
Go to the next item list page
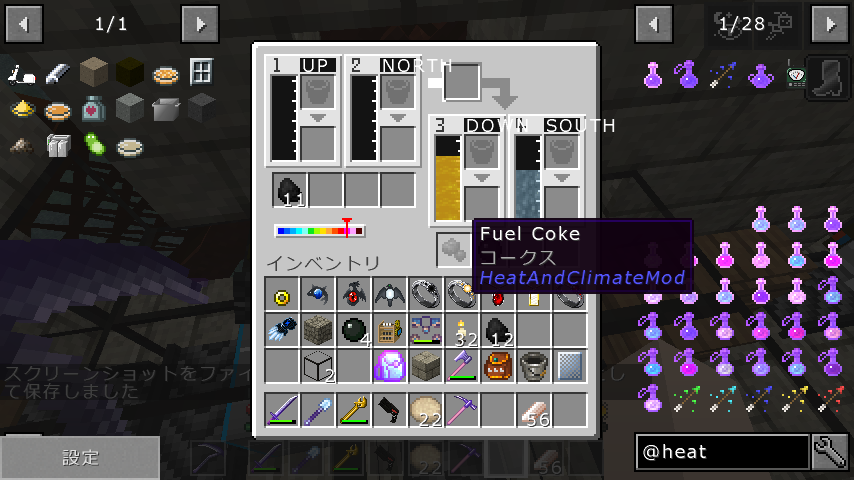click(830, 22)
